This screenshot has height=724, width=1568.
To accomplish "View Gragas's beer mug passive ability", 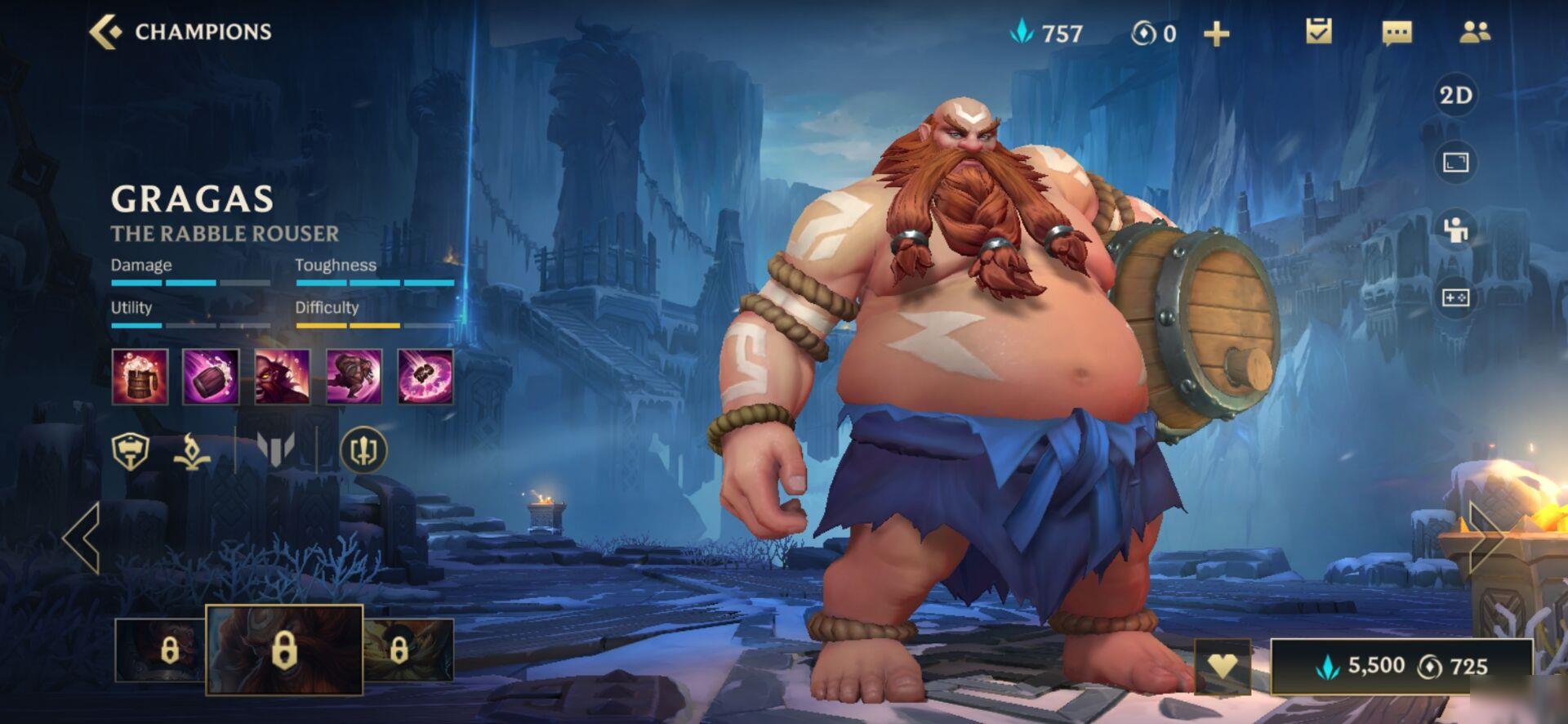I will pos(140,377).
